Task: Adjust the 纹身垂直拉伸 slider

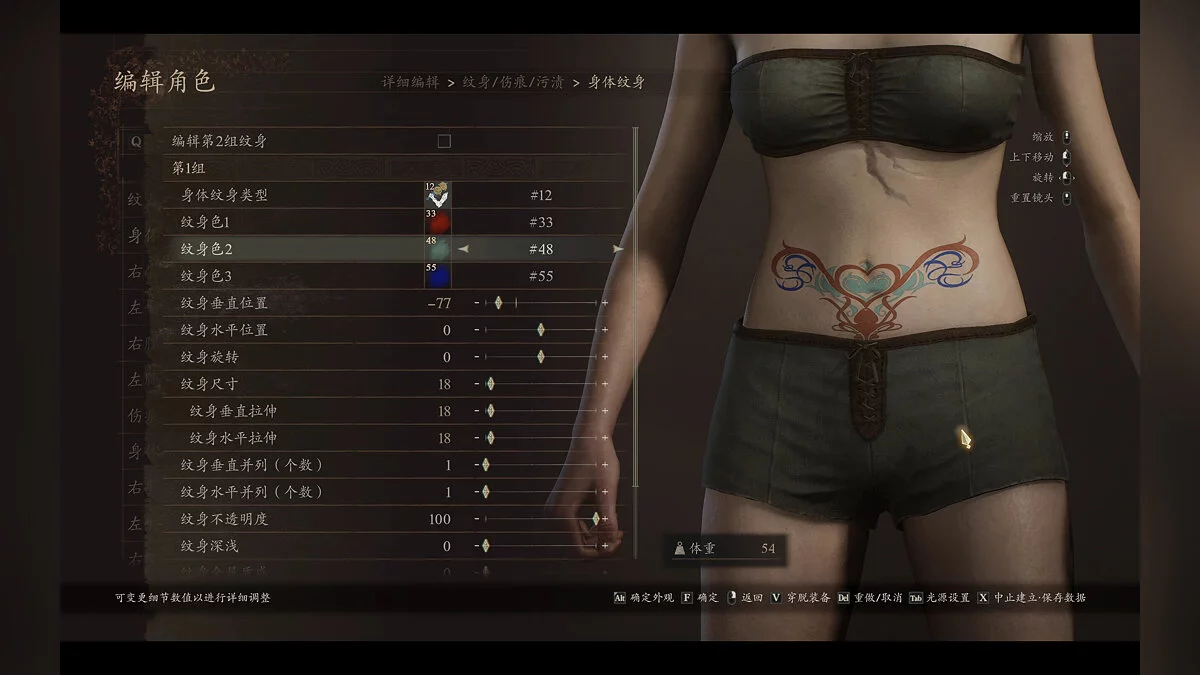Action: [490, 411]
